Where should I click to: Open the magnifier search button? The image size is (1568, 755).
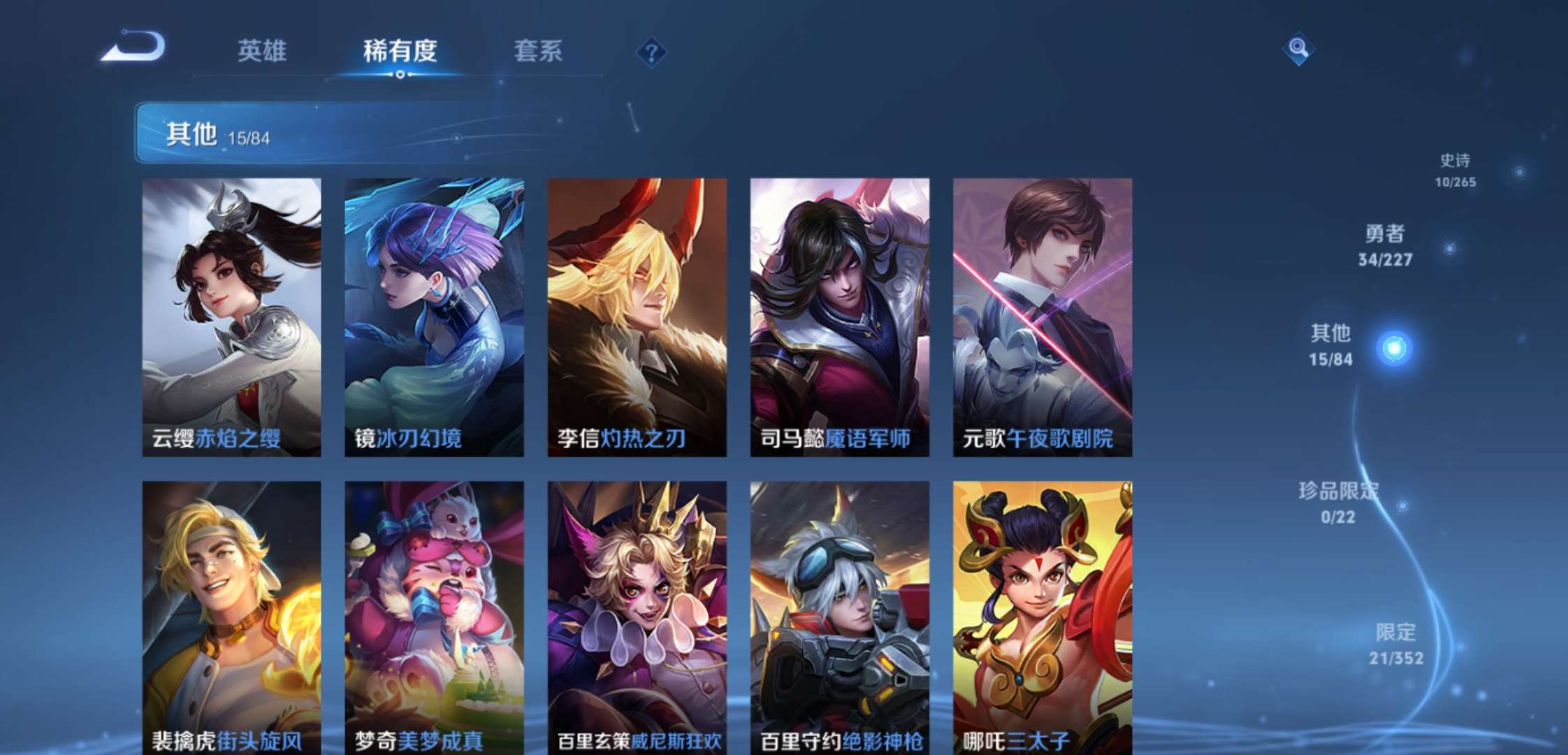tap(1298, 48)
